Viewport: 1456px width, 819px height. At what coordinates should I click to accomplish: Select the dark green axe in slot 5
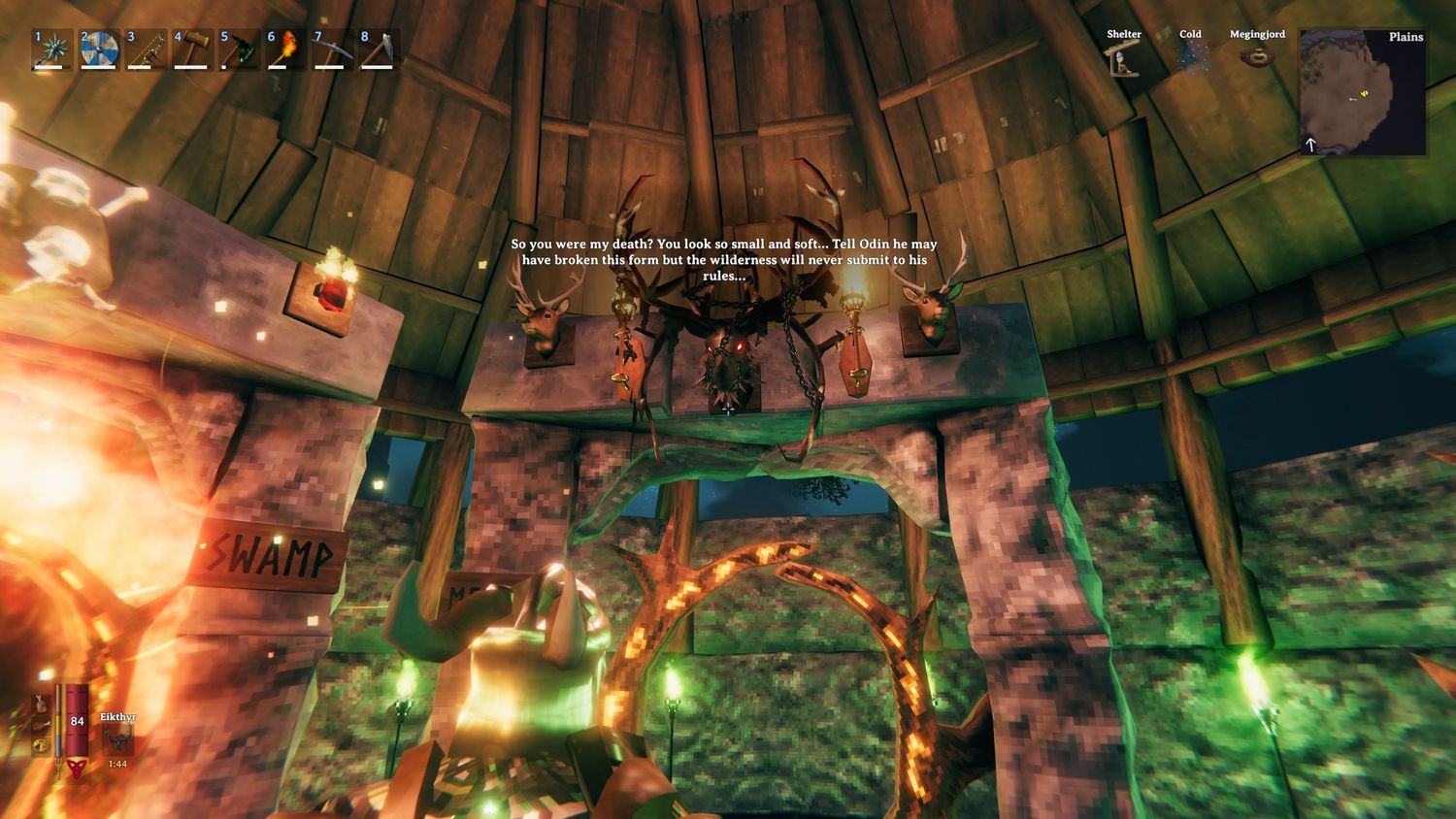pos(239,50)
